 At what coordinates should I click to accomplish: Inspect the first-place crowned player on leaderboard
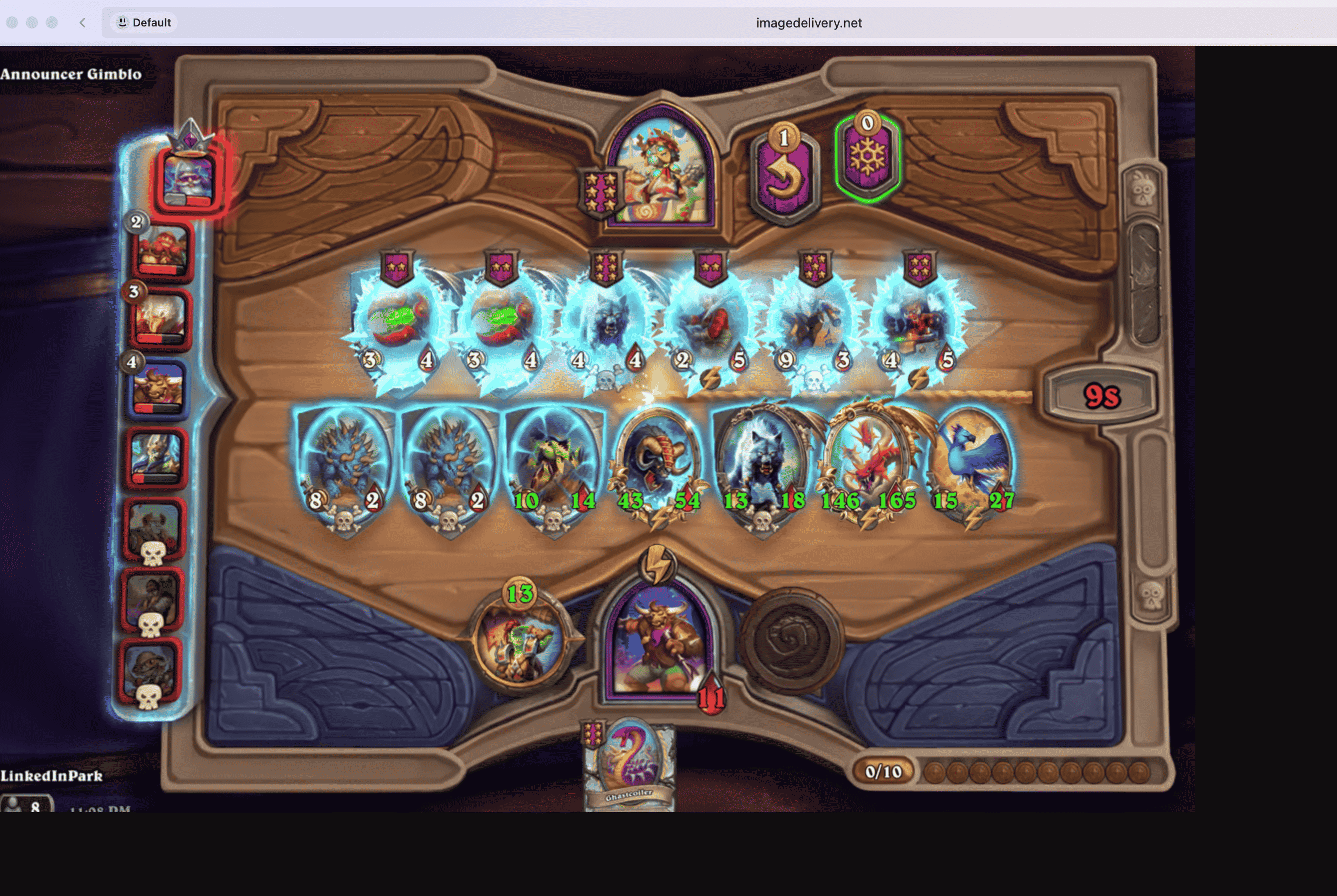point(189,180)
